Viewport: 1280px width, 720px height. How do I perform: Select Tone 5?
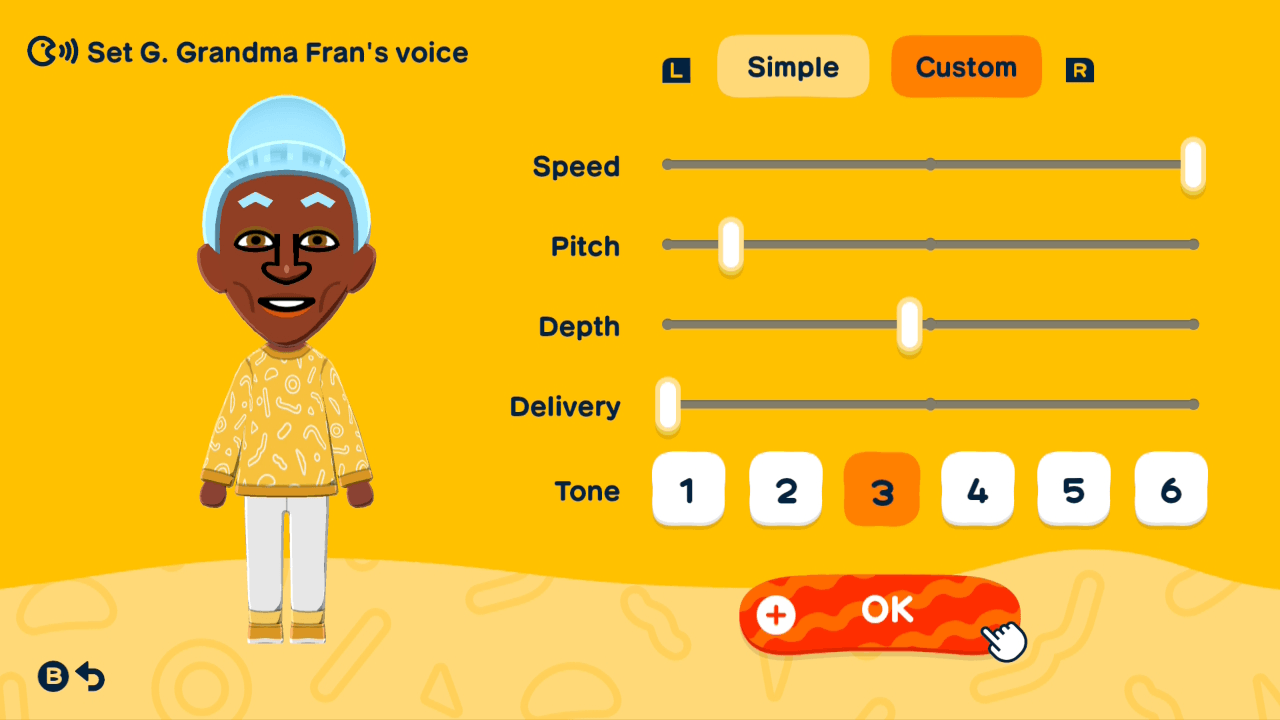coord(1073,489)
